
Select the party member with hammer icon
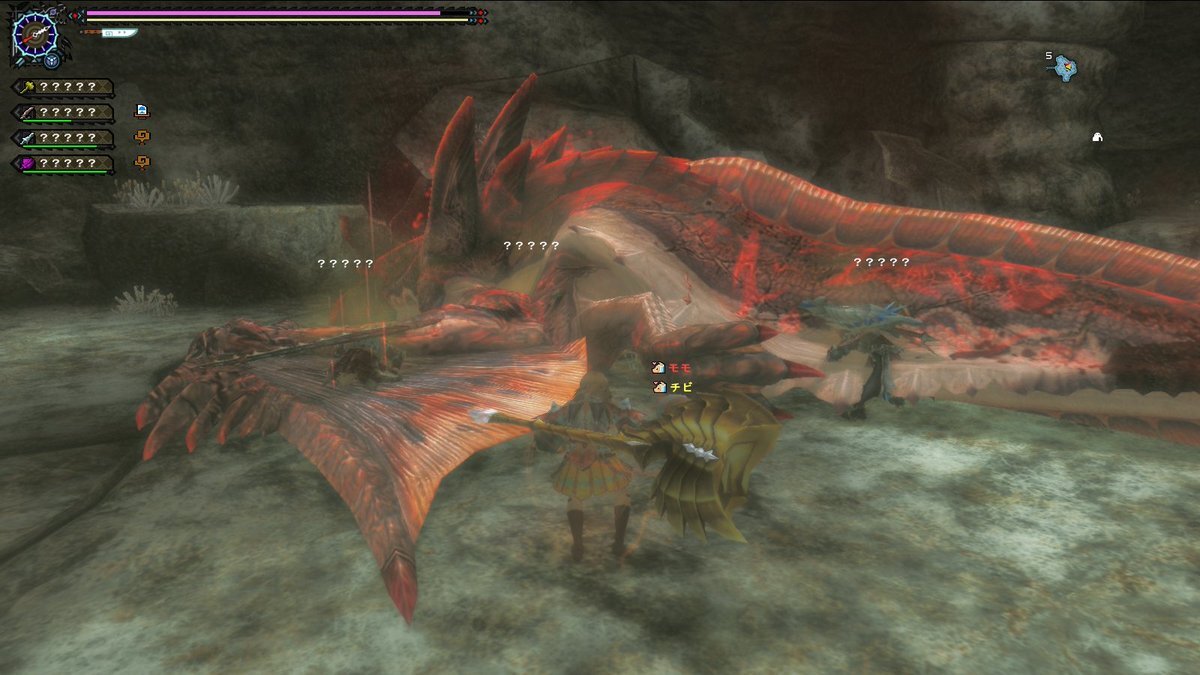tap(62, 87)
